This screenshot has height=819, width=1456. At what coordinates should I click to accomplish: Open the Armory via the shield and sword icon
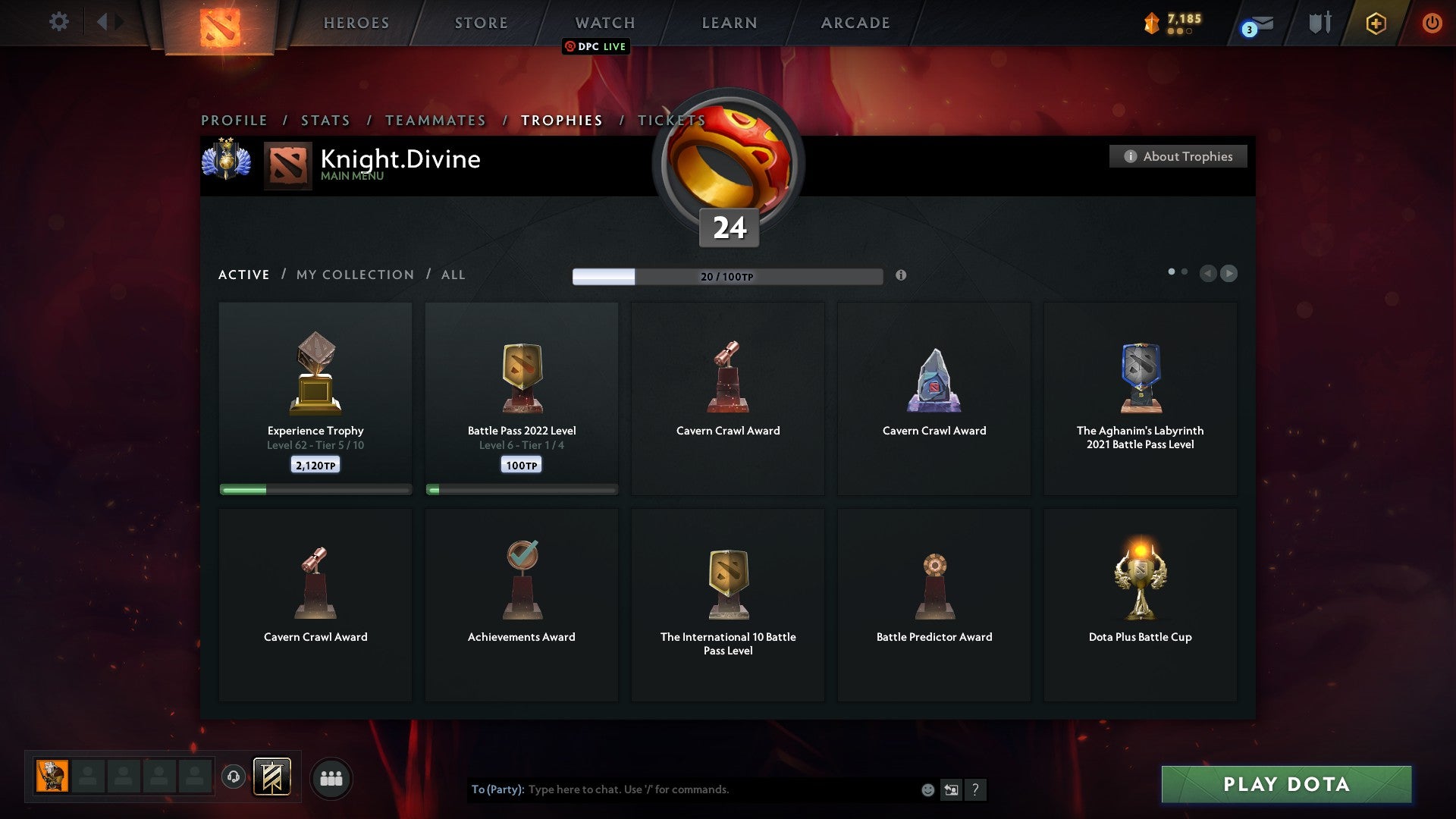point(1318,23)
